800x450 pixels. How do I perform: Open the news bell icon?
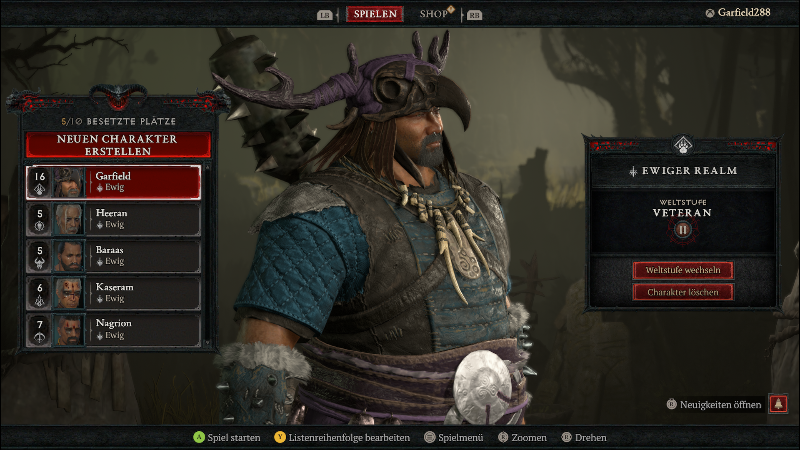778,405
